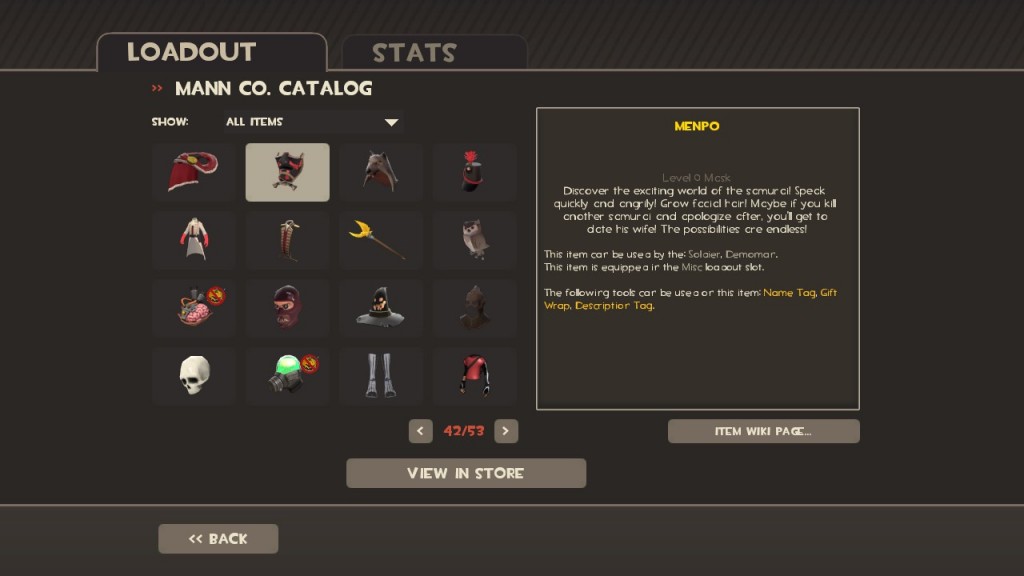The width and height of the screenshot is (1024, 576).
Task: Select the brain-in-machinery Halloween item
Action: tap(193, 308)
